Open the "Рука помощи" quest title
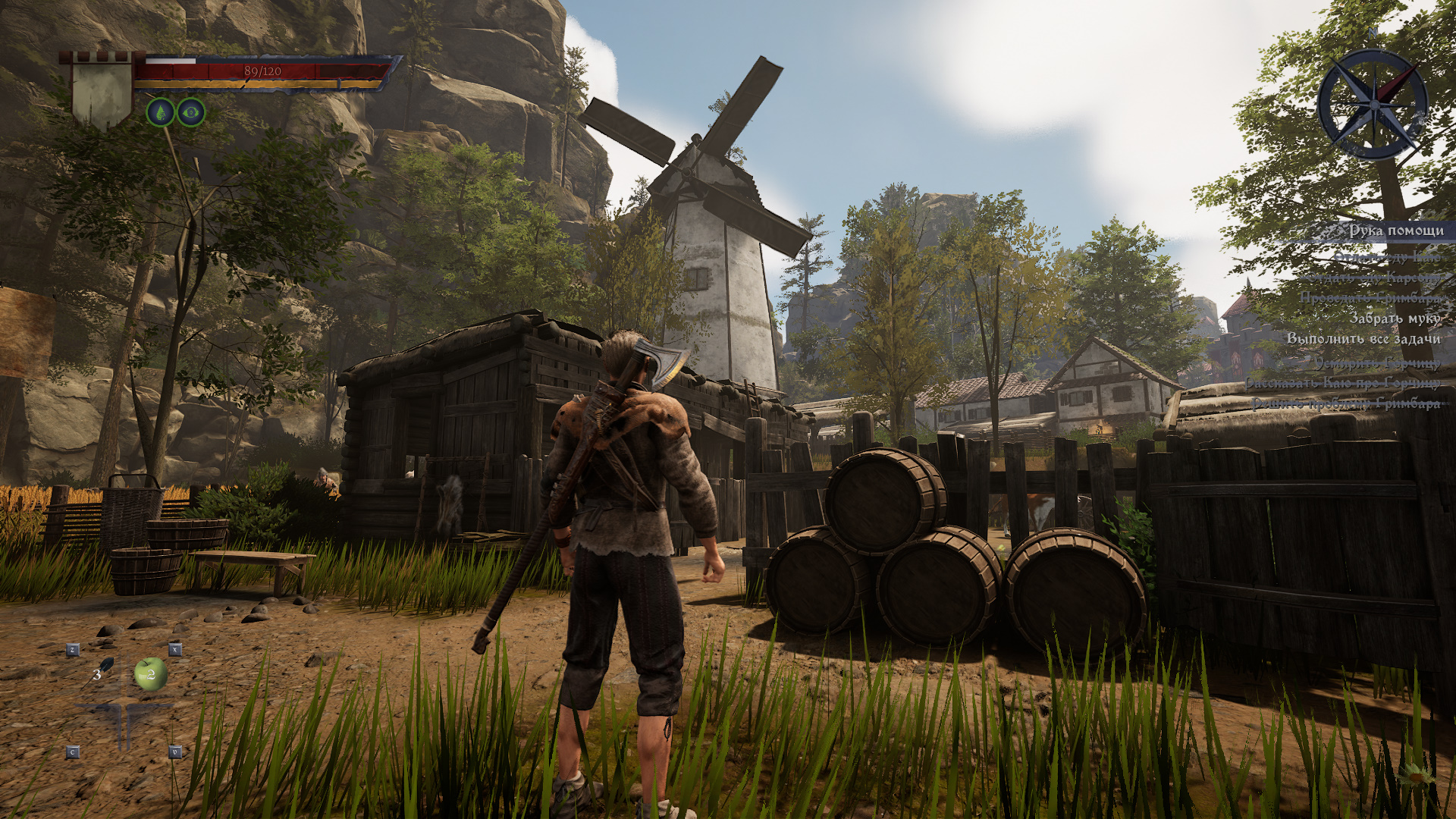The width and height of the screenshot is (1456, 819). (x=1395, y=231)
